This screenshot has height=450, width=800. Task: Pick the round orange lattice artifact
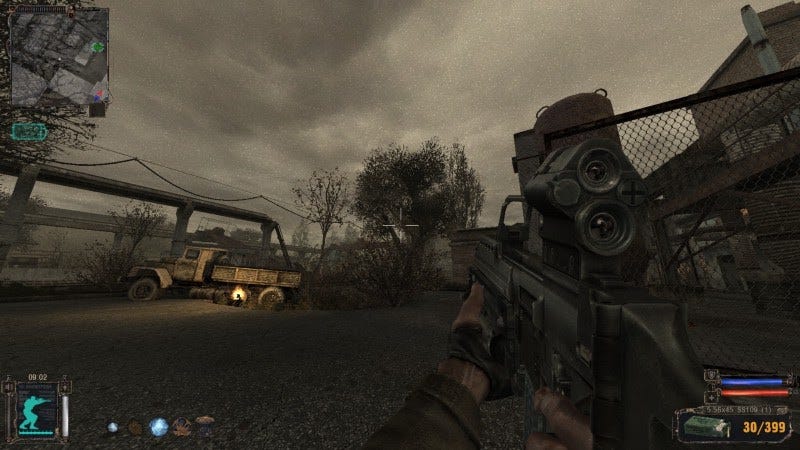pyautogui.click(x=182, y=427)
